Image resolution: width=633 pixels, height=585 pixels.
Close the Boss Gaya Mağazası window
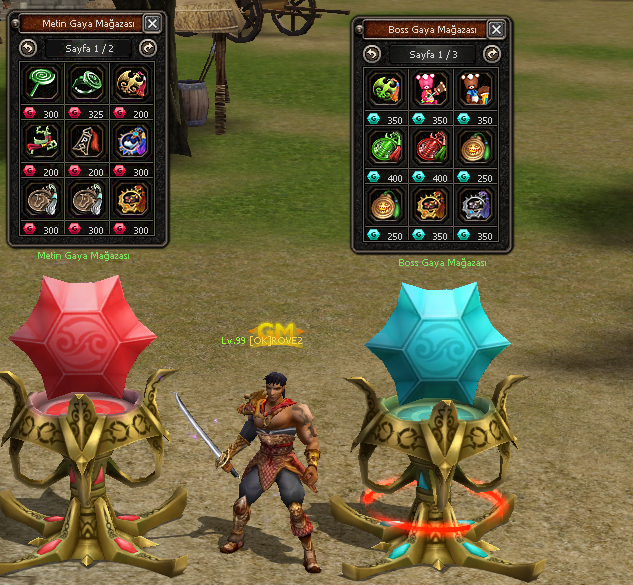tap(493, 29)
